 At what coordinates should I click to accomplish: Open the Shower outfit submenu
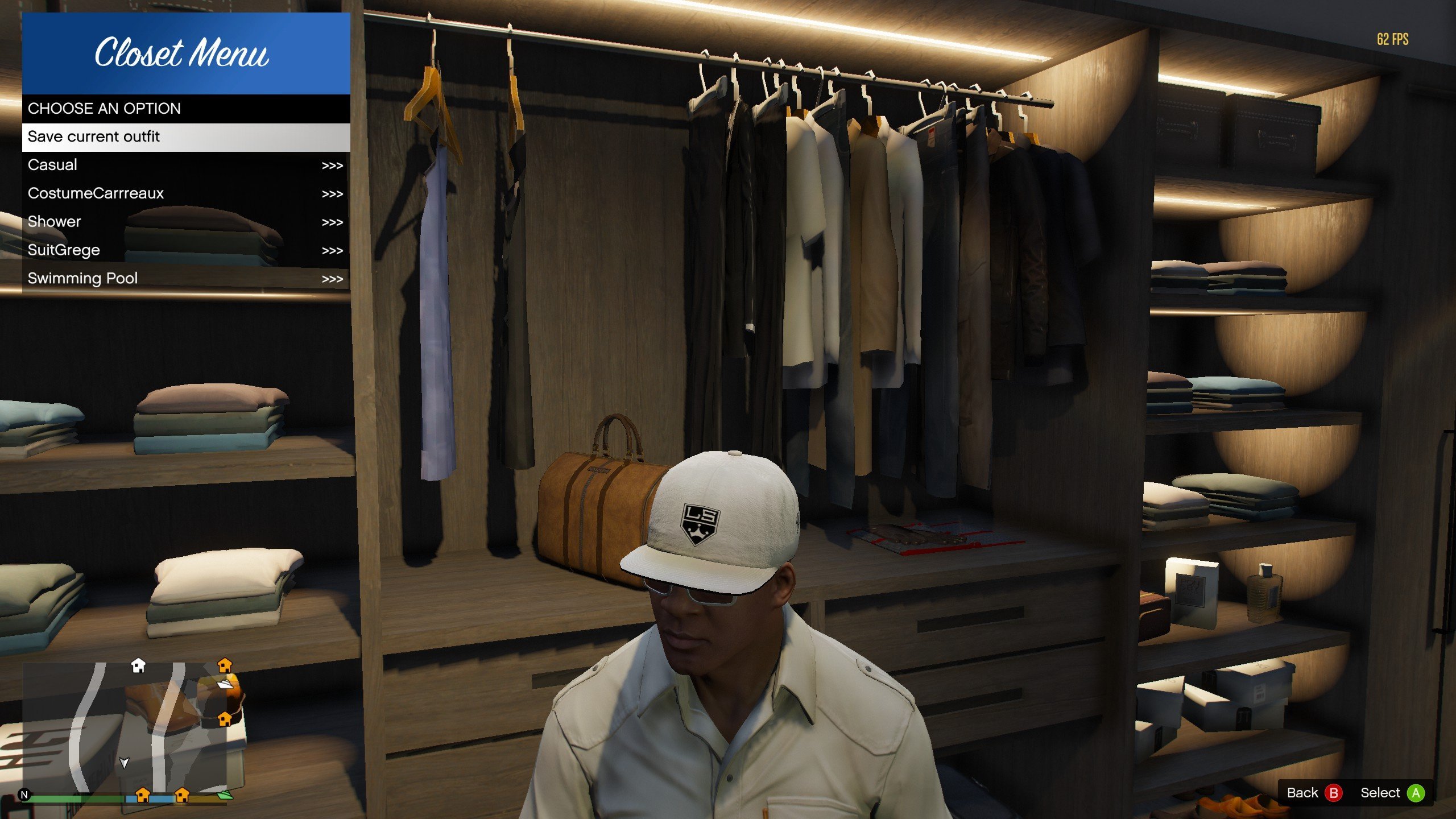[185, 222]
